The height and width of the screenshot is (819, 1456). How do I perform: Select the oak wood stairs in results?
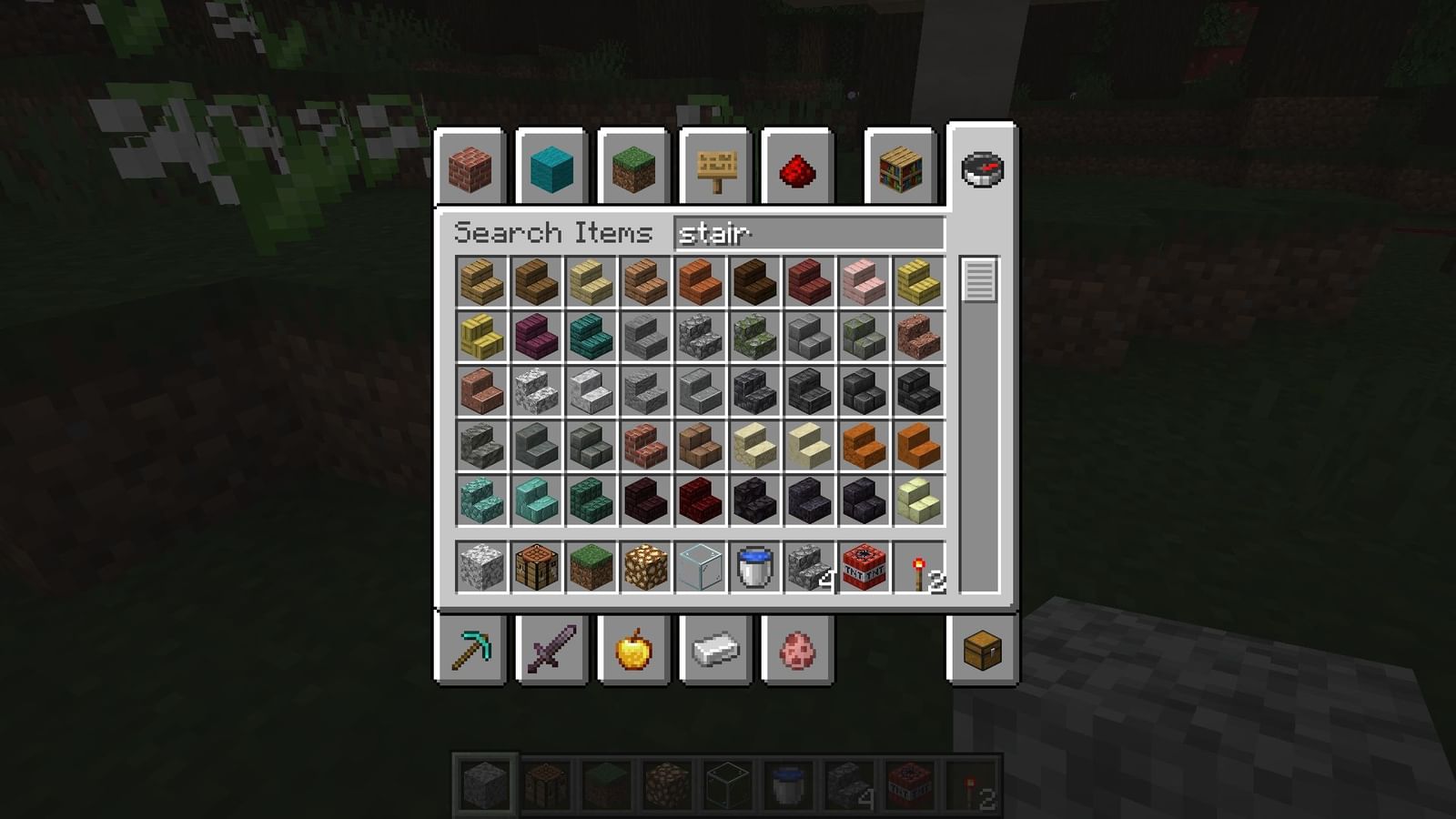coord(480,281)
